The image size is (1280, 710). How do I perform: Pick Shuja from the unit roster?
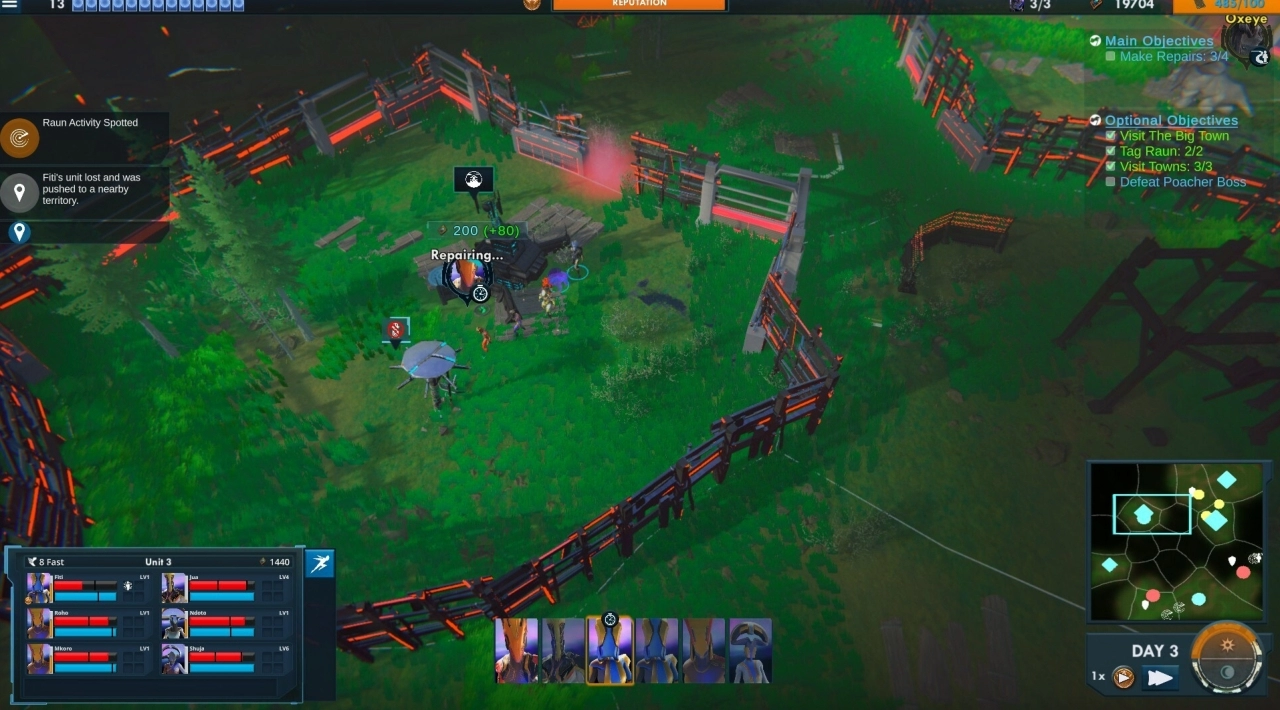175,658
